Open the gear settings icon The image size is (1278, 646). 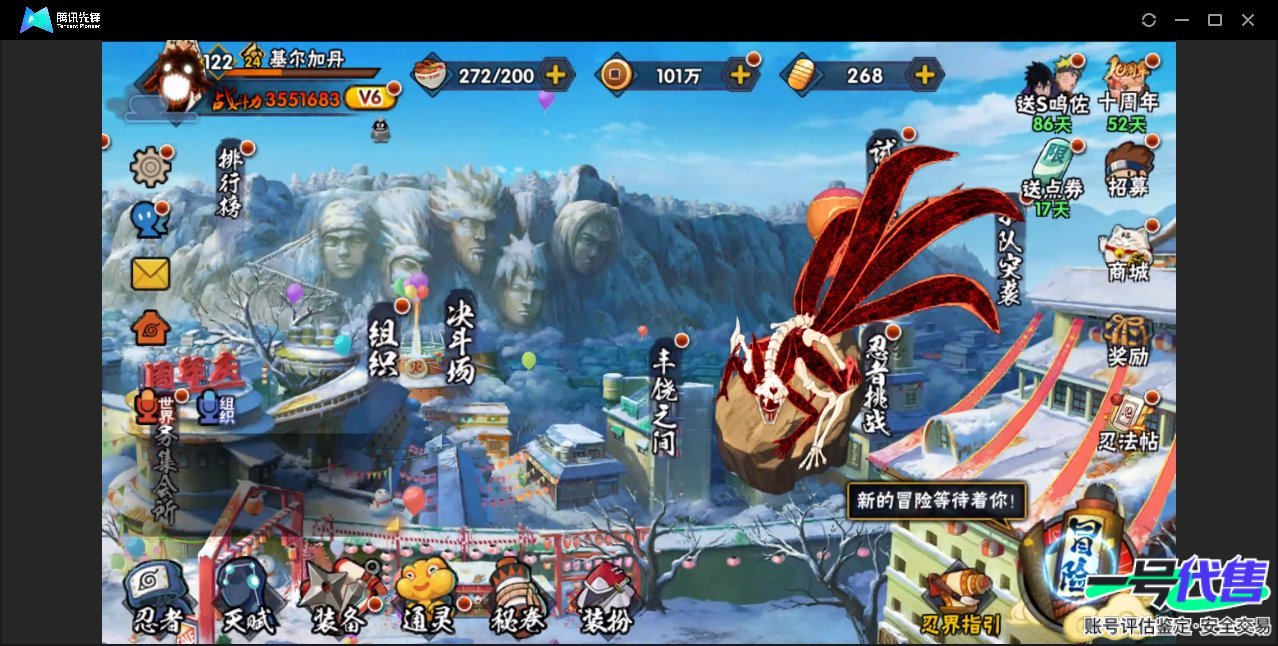[151, 166]
